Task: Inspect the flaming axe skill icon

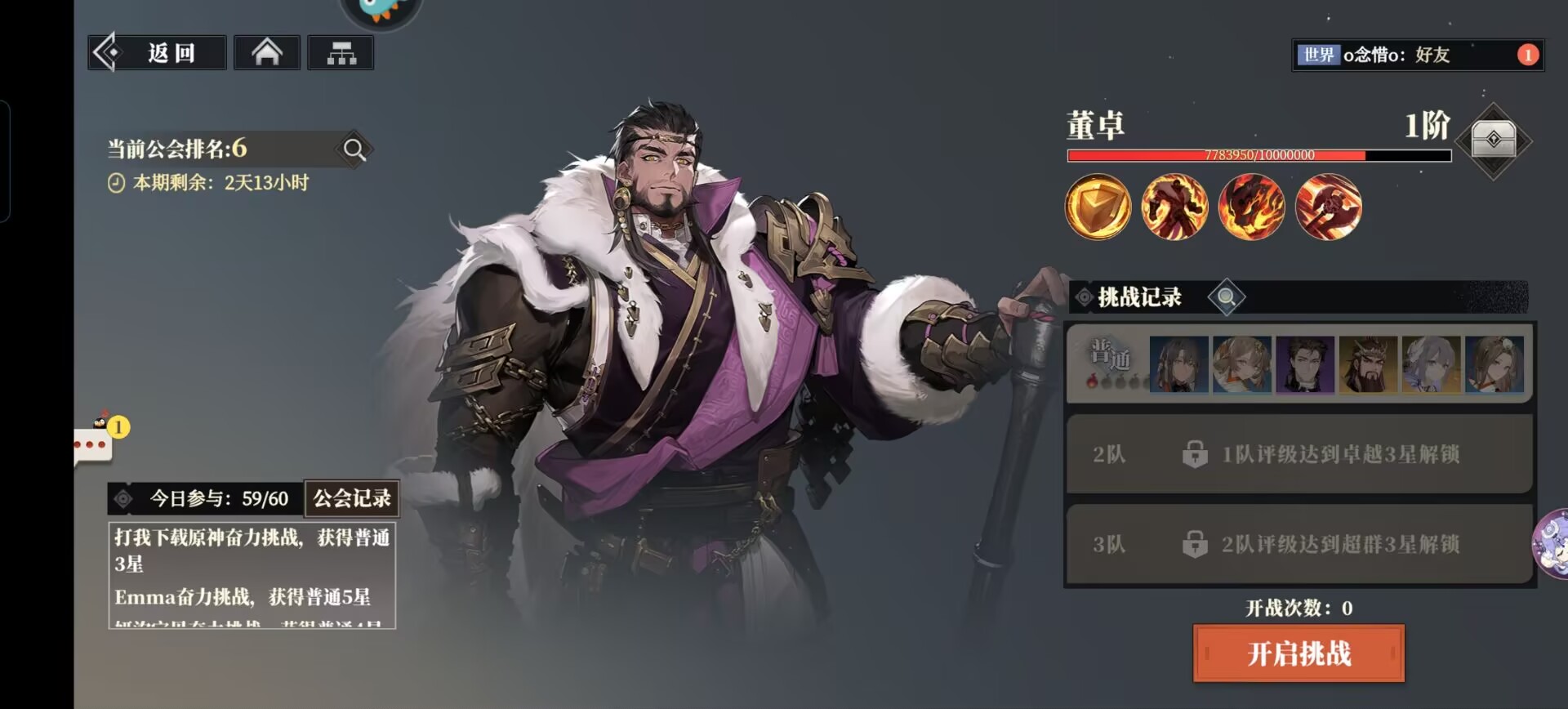Action: (x=1328, y=207)
